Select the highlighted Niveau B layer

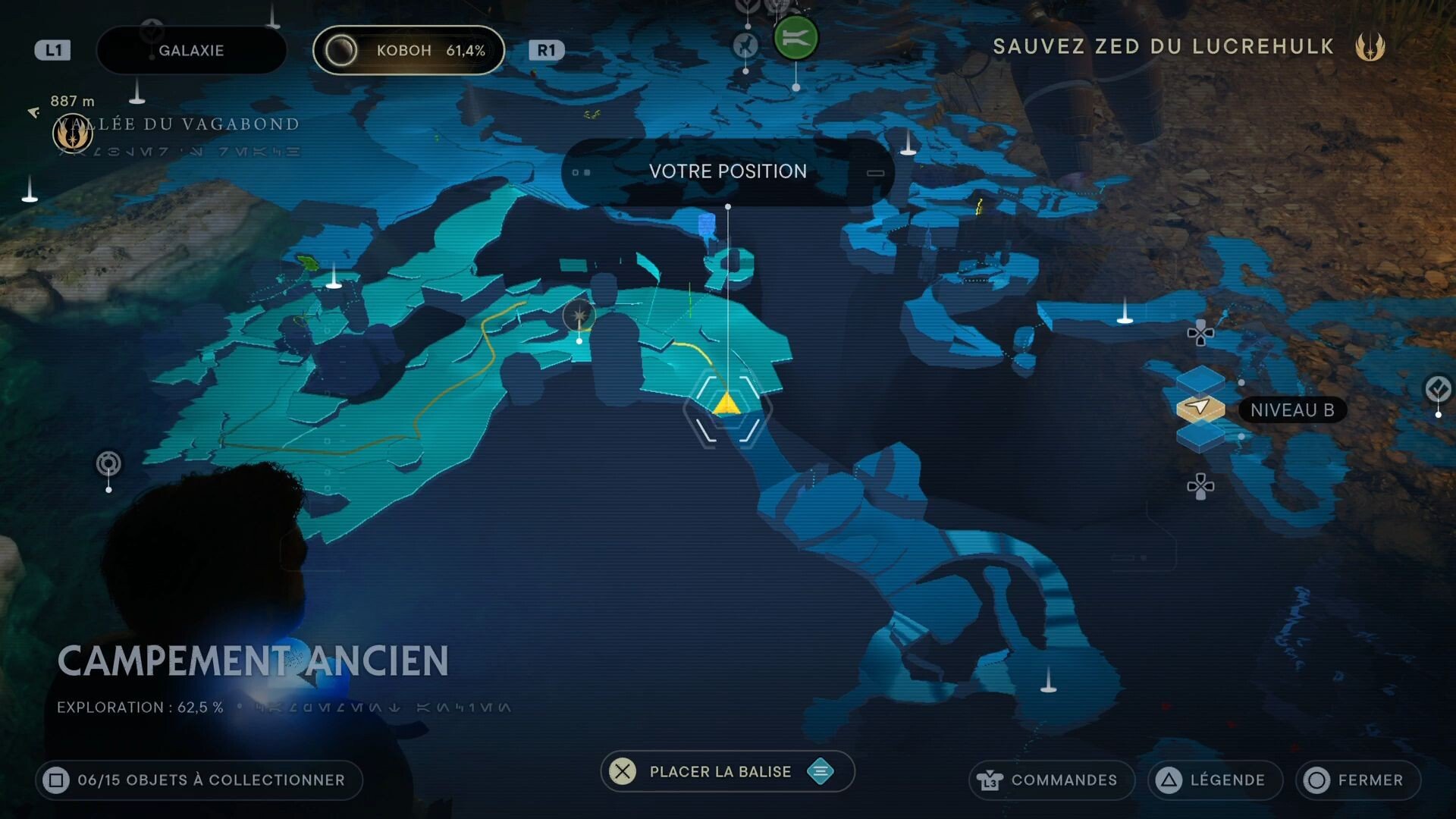click(x=1200, y=408)
